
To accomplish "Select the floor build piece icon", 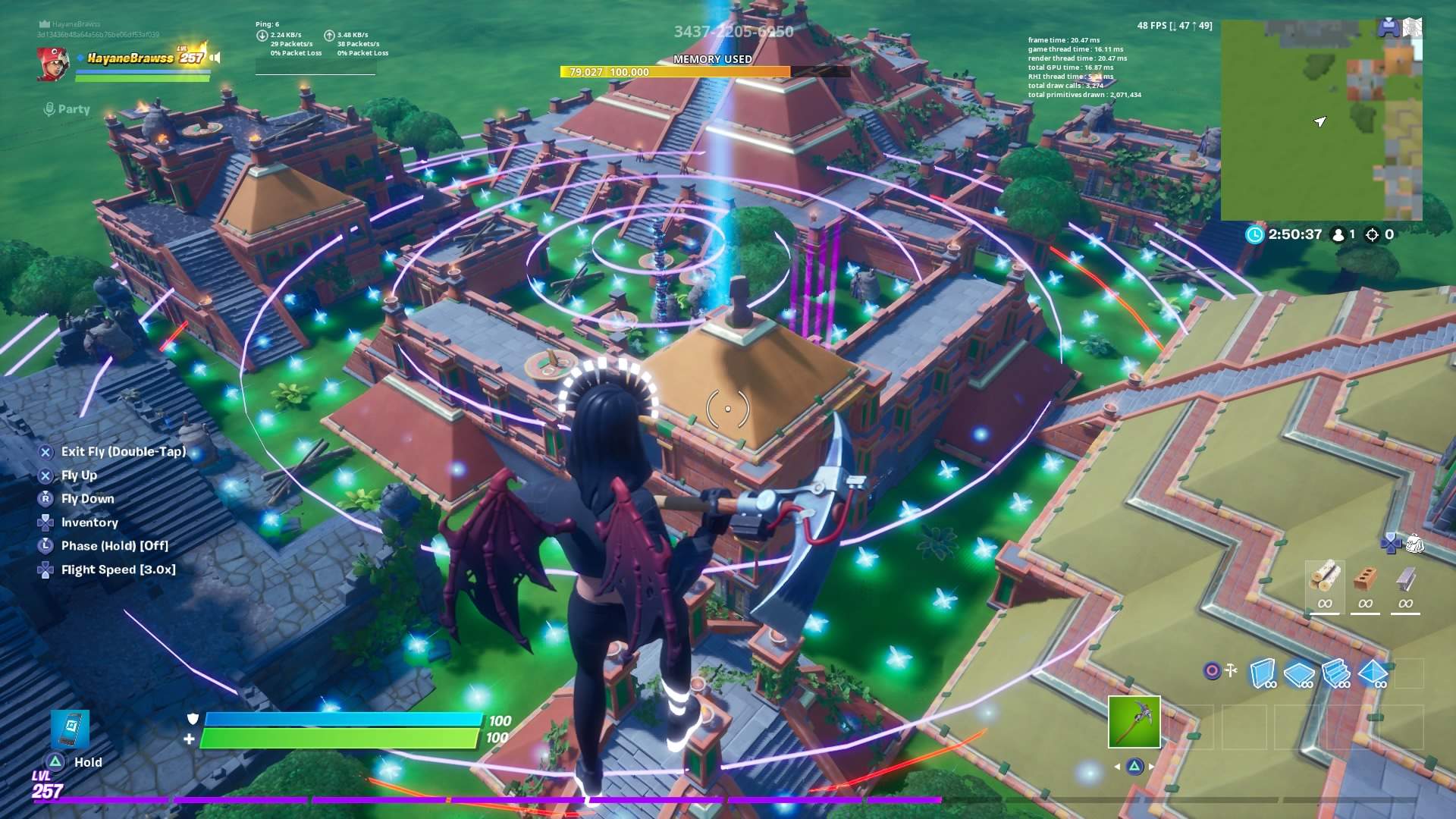I will (x=1299, y=673).
